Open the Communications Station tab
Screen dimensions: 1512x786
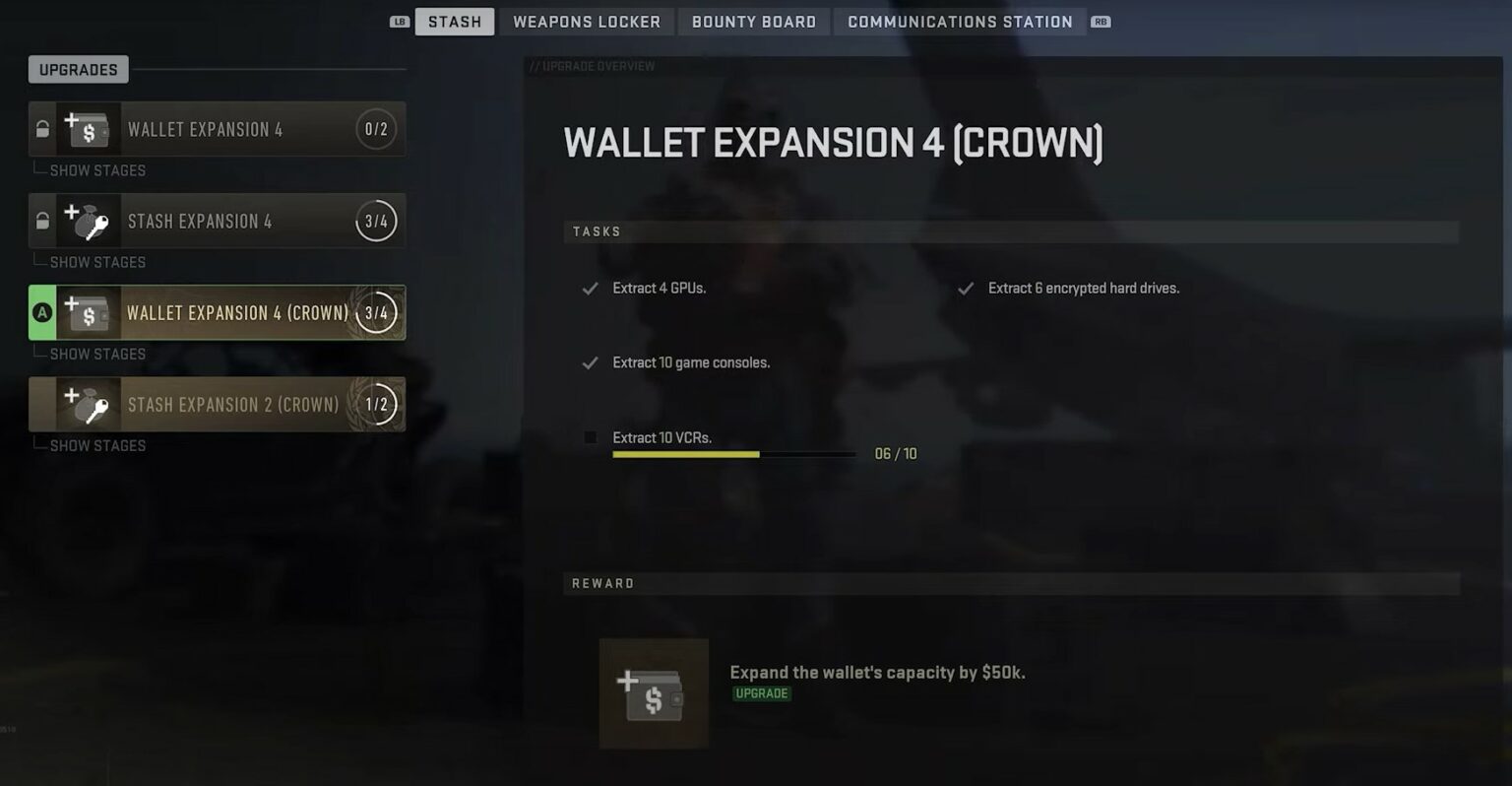(x=958, y=21)
